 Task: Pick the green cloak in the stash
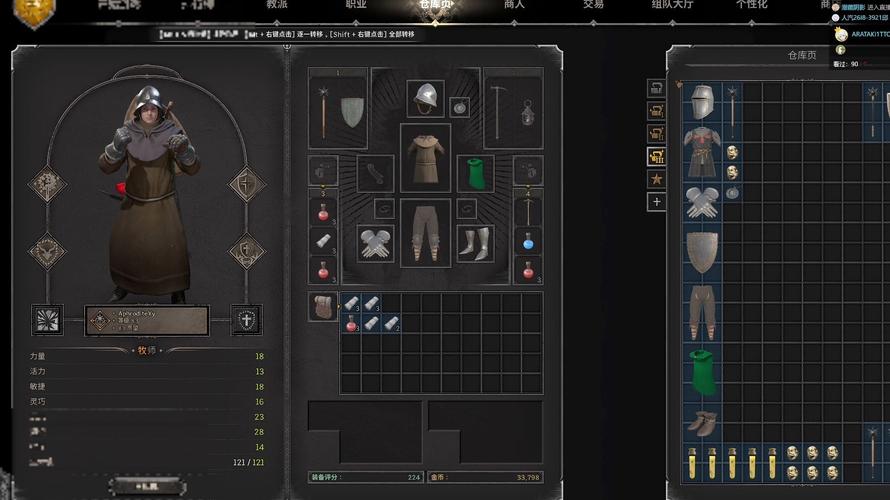pos(702,372)
